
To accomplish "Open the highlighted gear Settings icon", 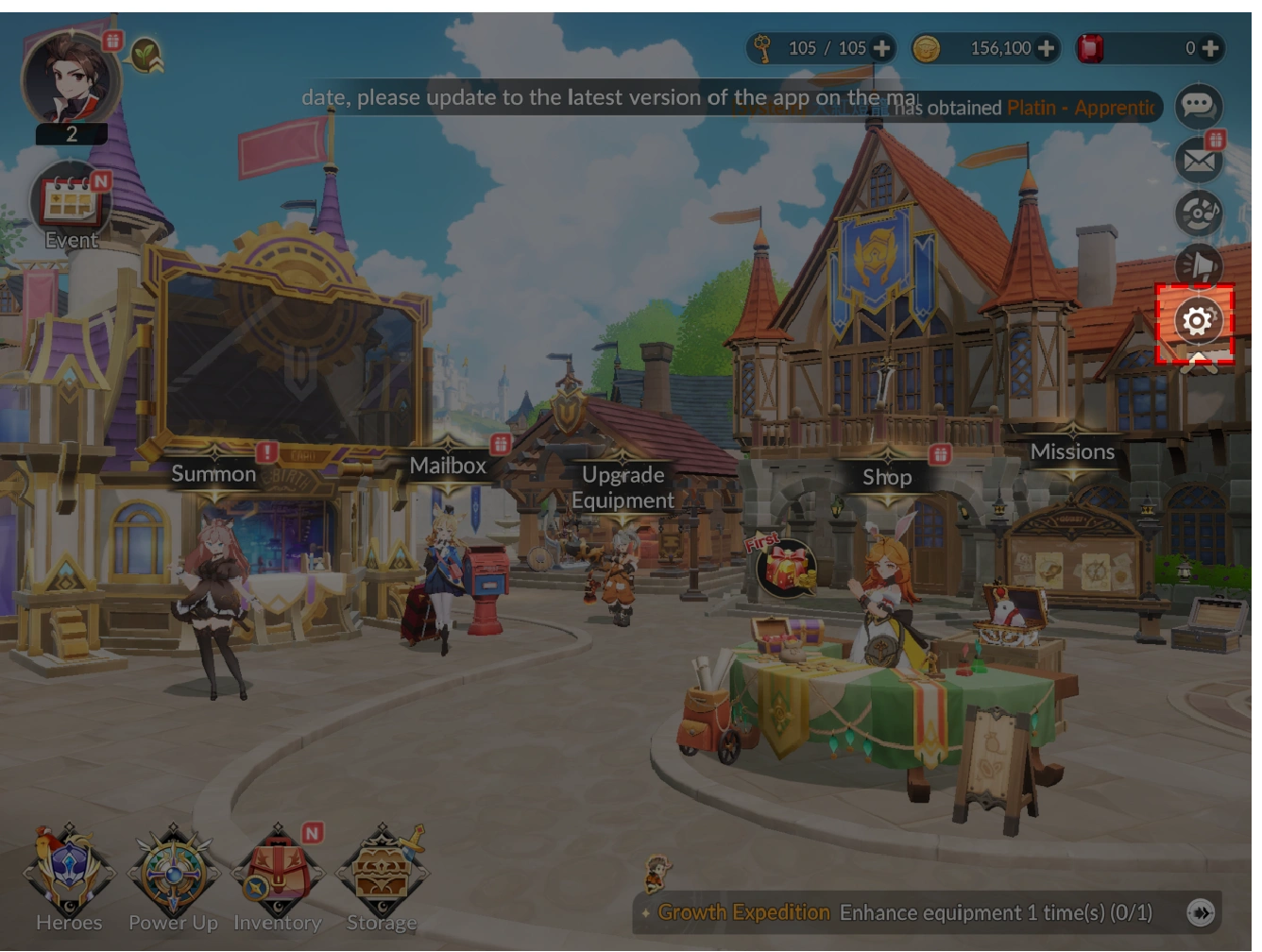I will (1196, 322).
